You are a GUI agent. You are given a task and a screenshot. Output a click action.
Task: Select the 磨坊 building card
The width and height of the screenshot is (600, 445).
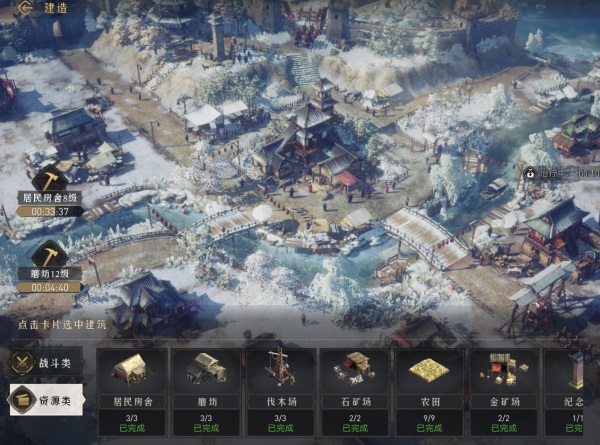205,392
